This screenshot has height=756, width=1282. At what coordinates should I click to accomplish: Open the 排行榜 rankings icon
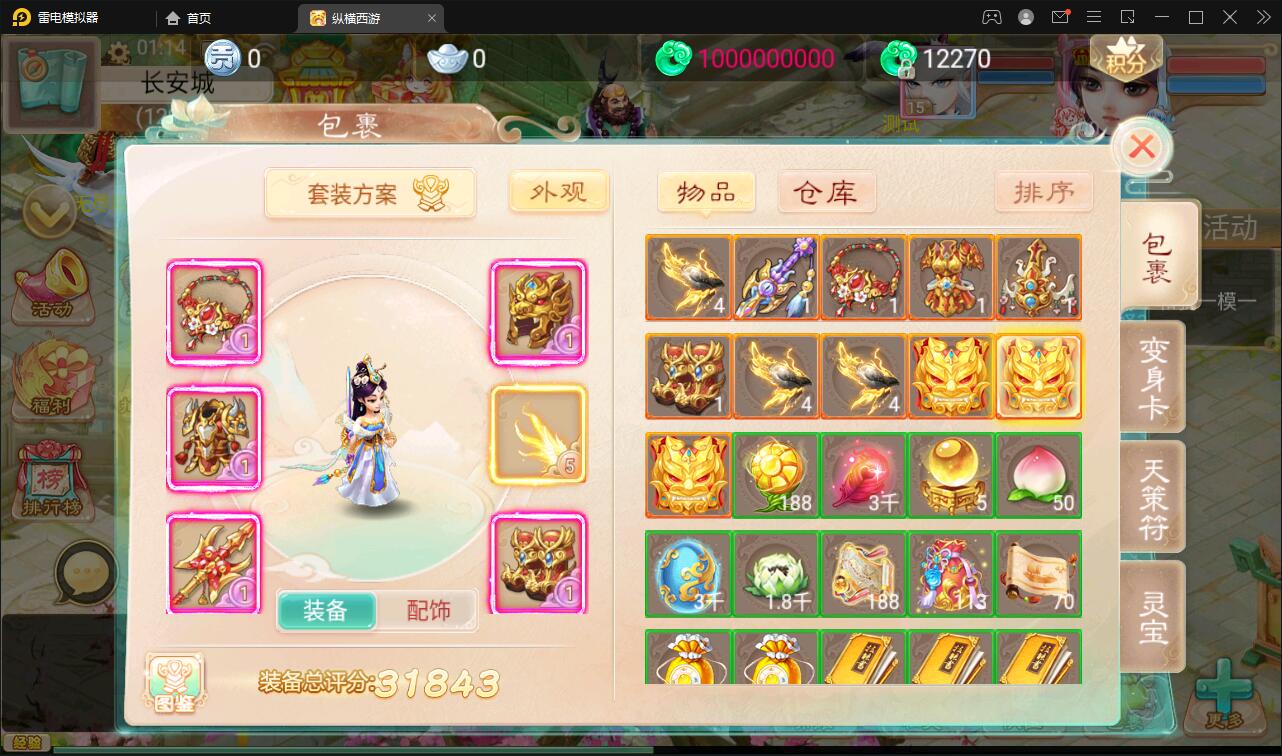(x=54, y=480)
